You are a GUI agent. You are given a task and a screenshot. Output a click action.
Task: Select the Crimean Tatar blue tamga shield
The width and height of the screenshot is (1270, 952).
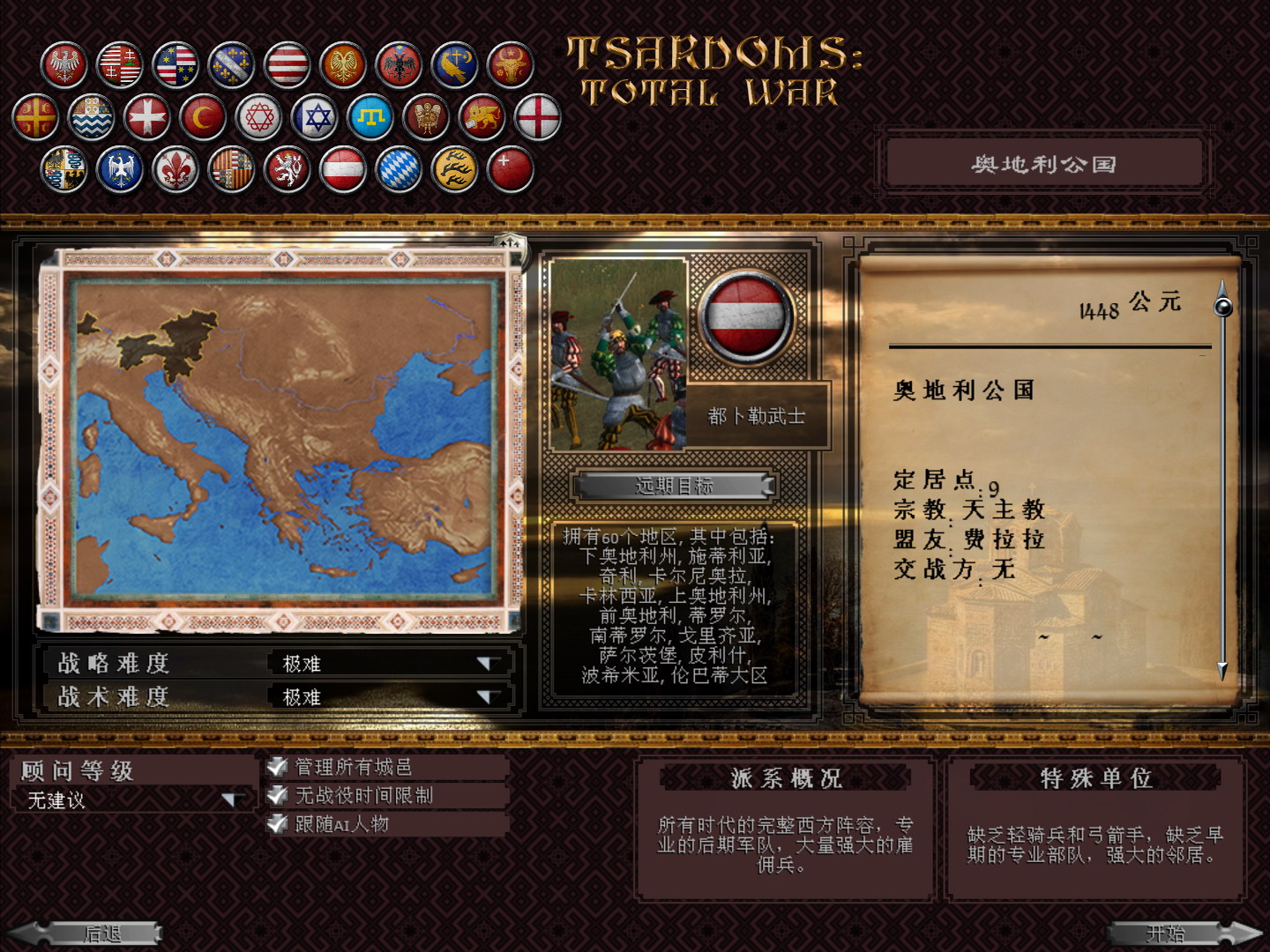(369, 117)
